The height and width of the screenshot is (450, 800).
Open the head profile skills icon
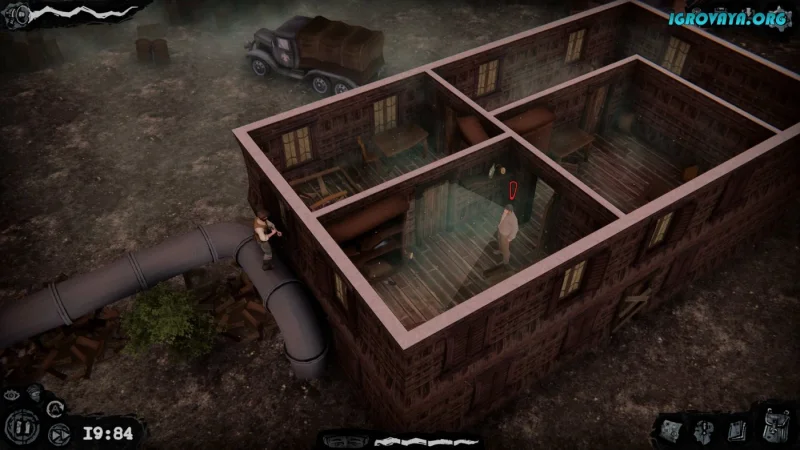tap(704, 431)
